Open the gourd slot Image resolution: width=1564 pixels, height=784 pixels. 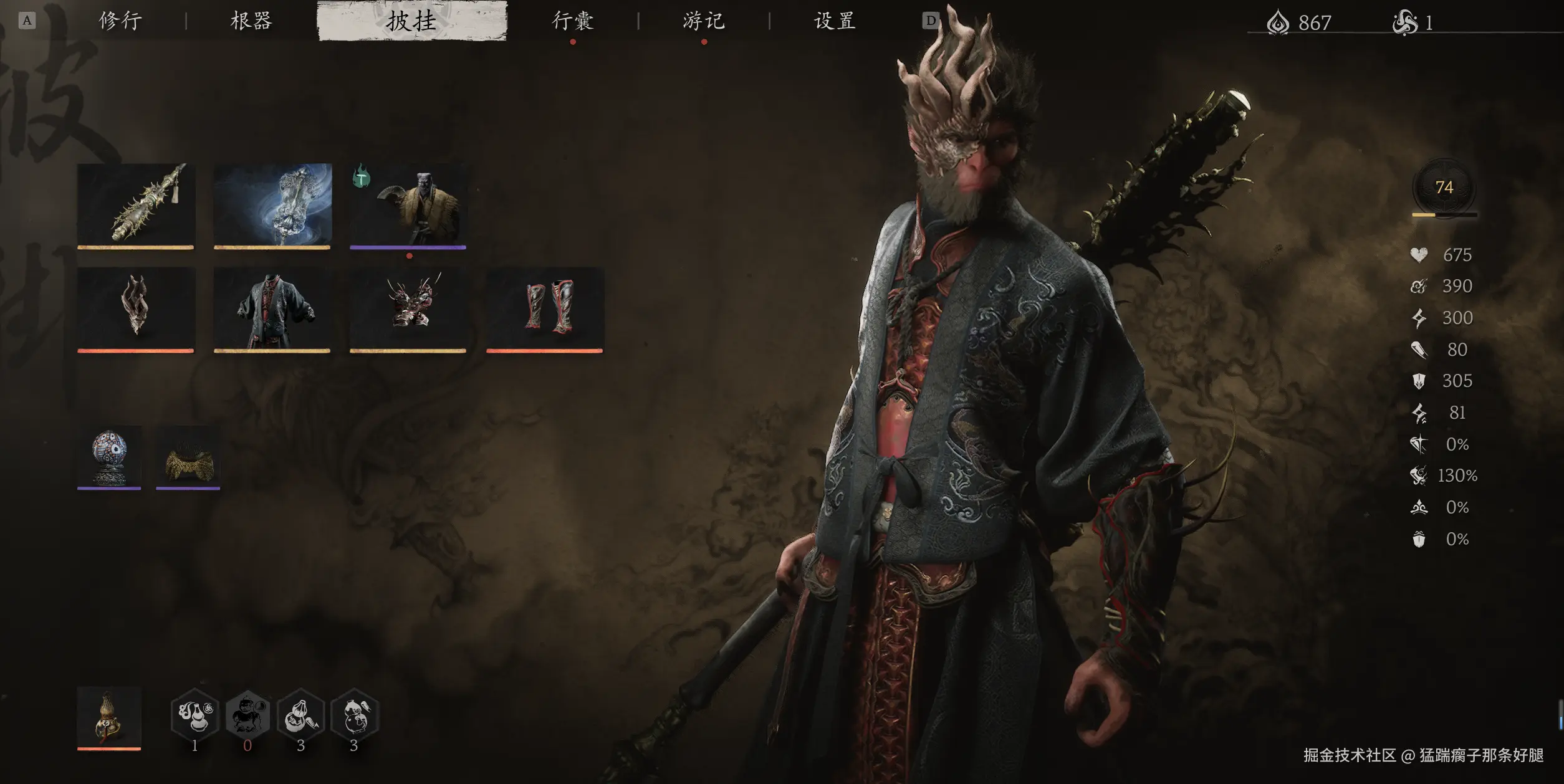point(109,717)
